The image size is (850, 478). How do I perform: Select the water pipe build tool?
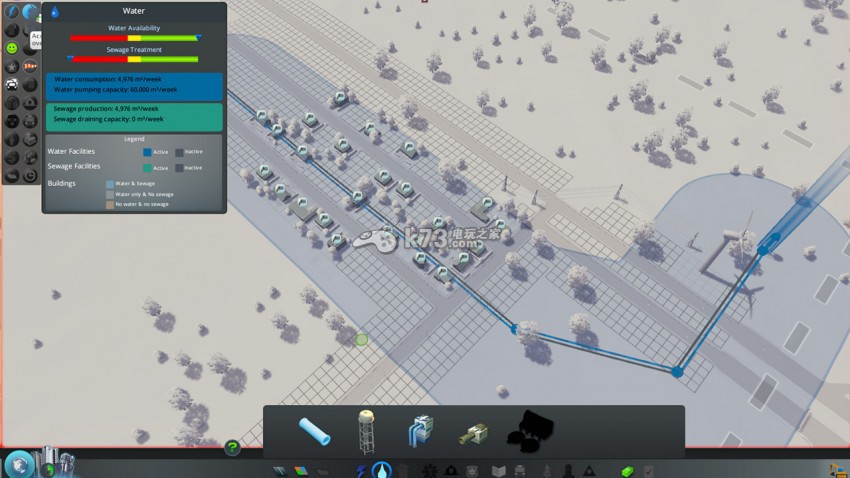click(314, 431)
